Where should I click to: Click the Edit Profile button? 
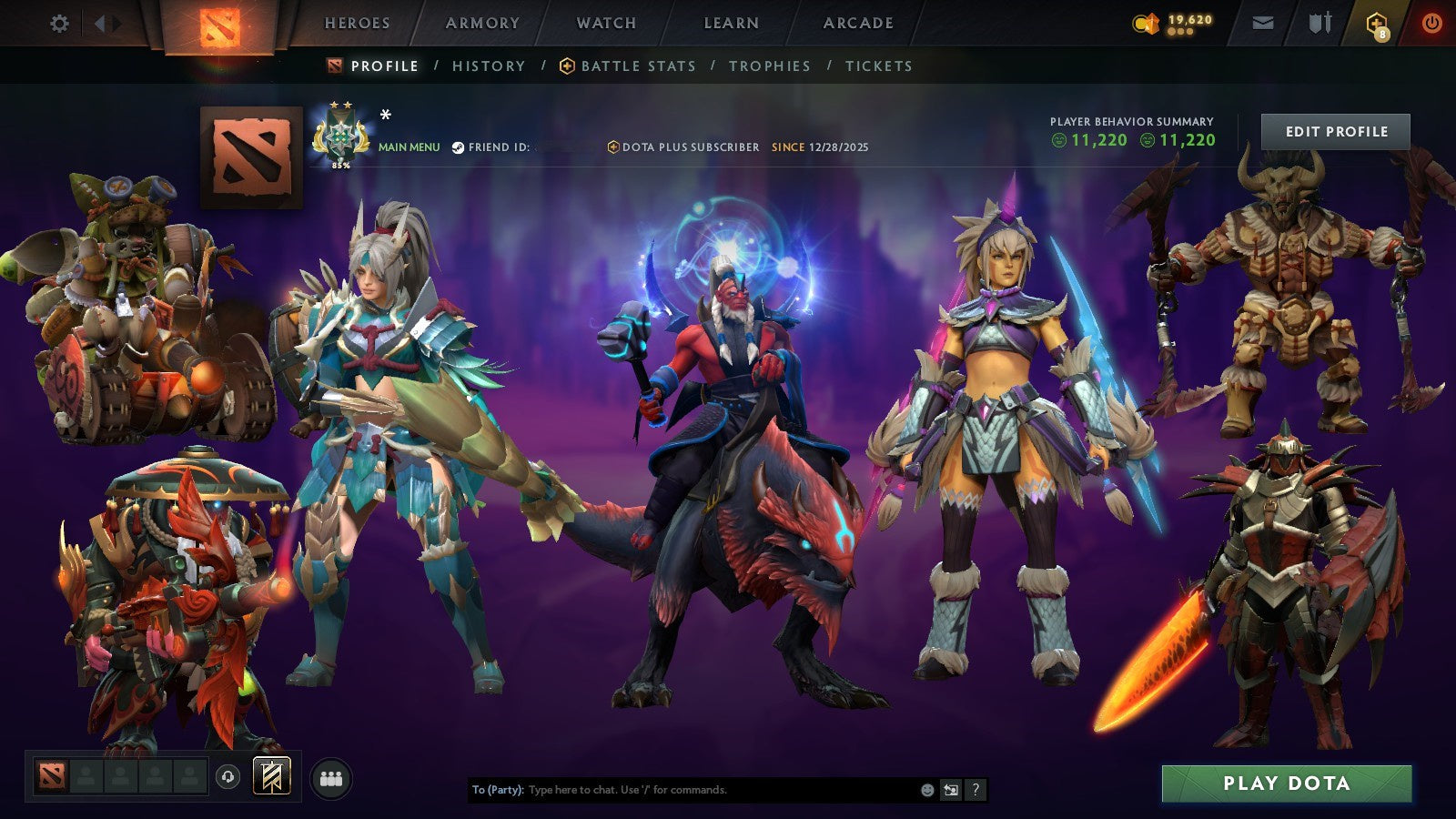pyautogui.click(x=1333, y=131)
